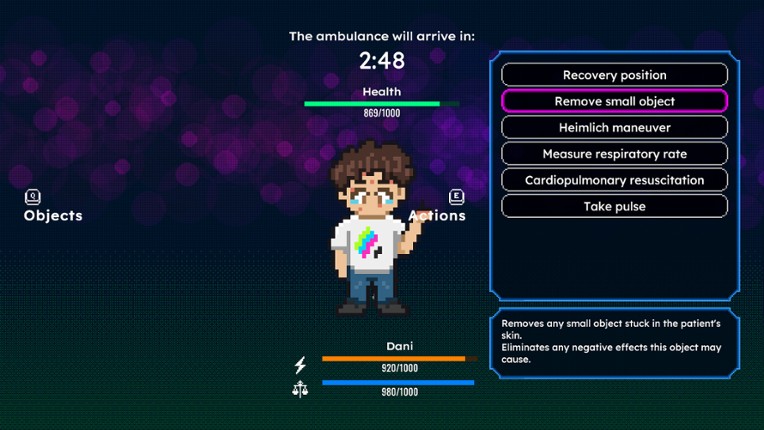Switch to the Actions panel
This screenshot has width=764, height=430.
pos(440,208)
